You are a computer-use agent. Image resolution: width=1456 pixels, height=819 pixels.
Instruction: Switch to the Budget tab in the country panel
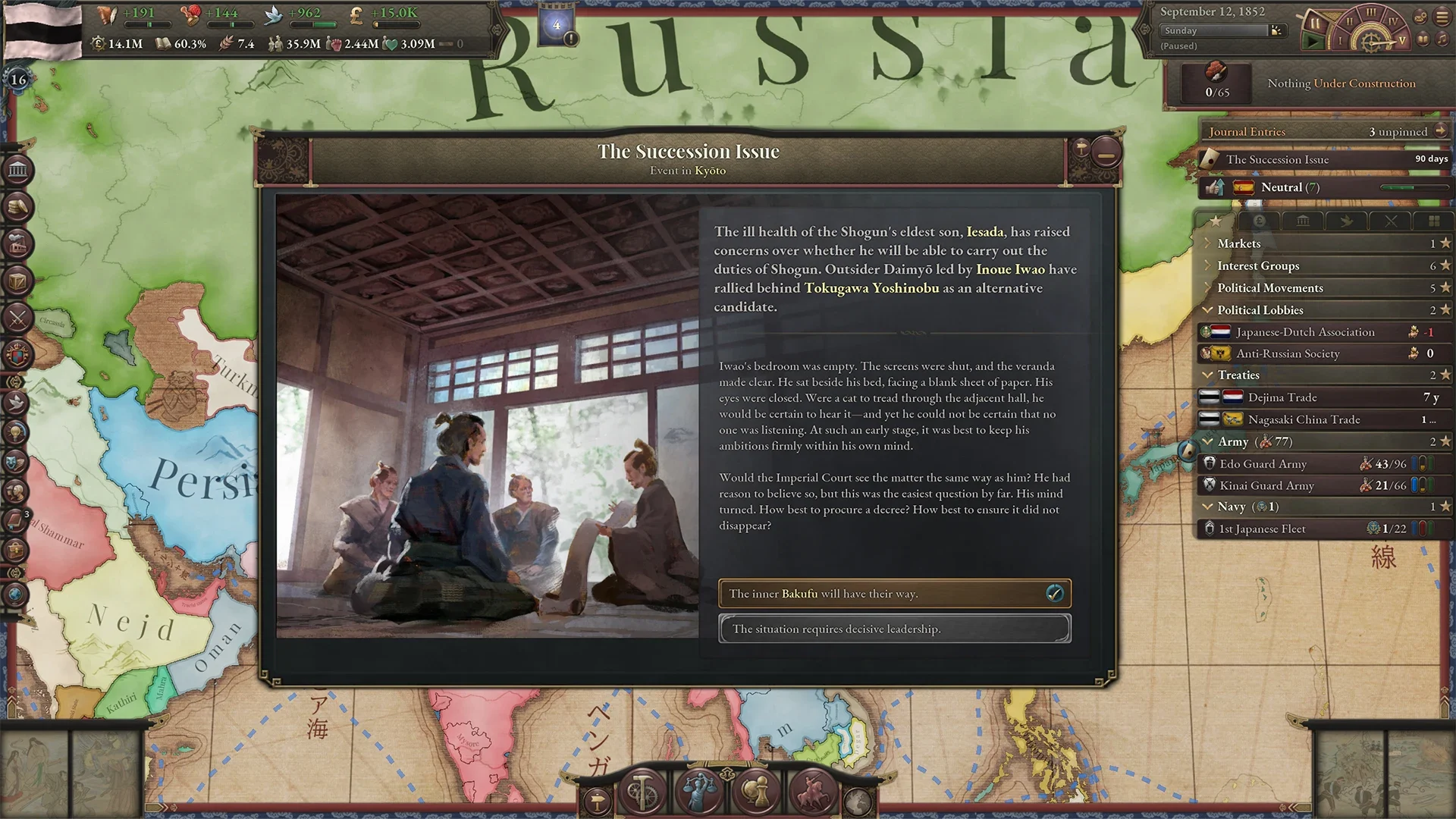pyautogui.click(x=1260, y=221)
